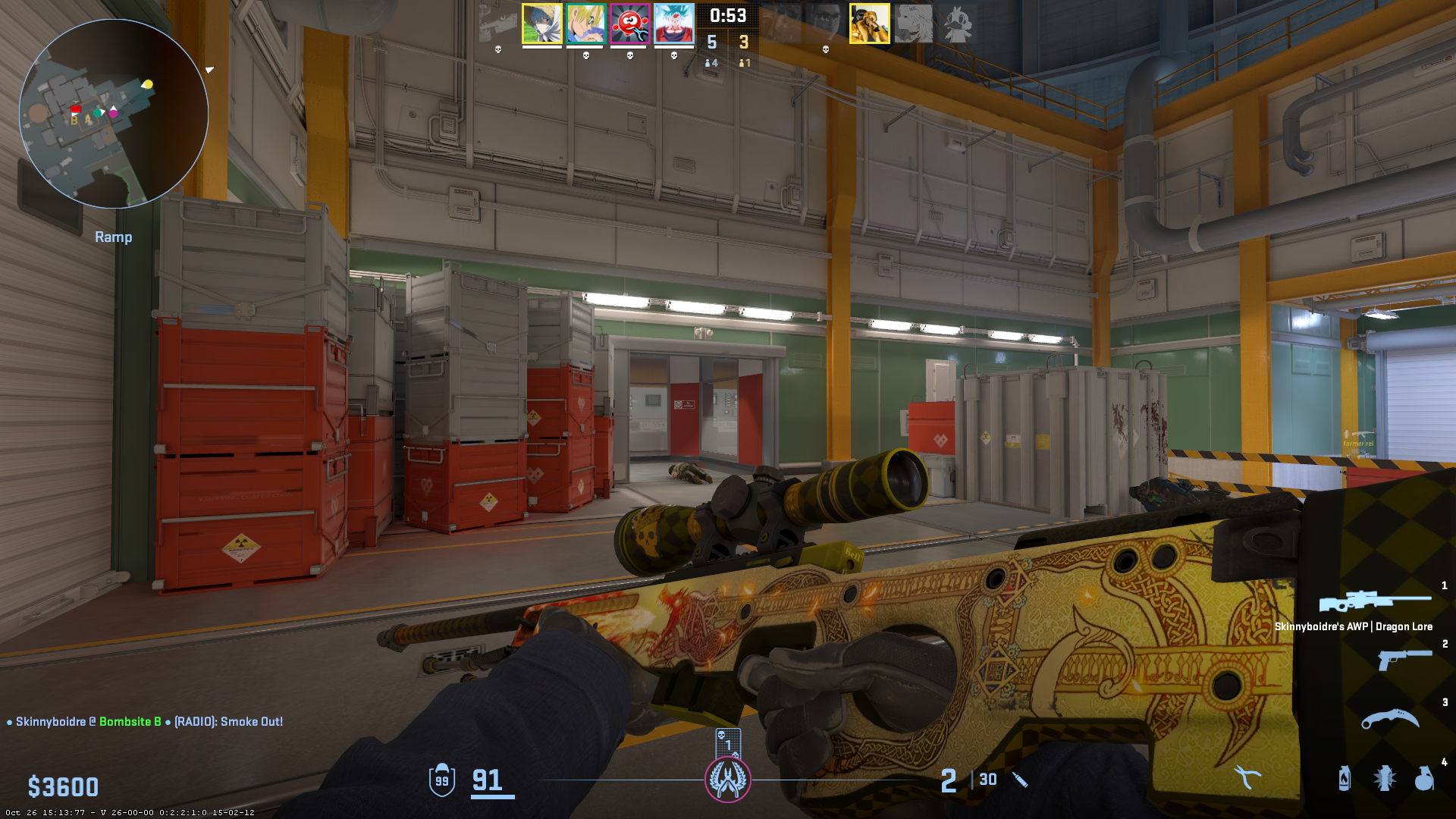Select the AWP Dragon Lore weapon slot
Viewport: 1456px width, 819px height.
click(x=1374, y=602)
